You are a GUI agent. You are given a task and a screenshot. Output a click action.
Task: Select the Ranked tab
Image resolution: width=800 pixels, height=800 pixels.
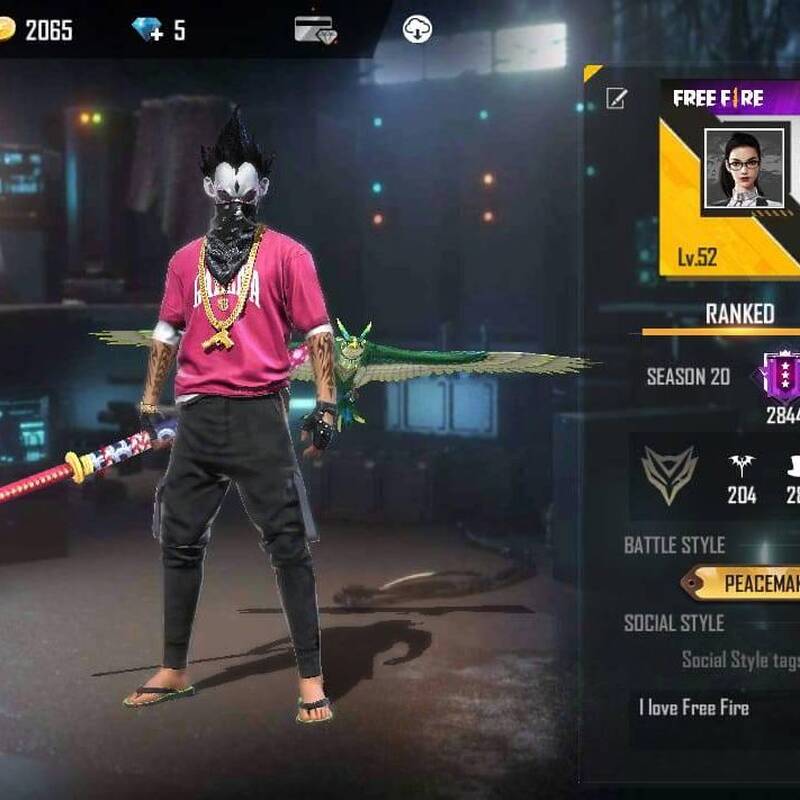[740, 314]
